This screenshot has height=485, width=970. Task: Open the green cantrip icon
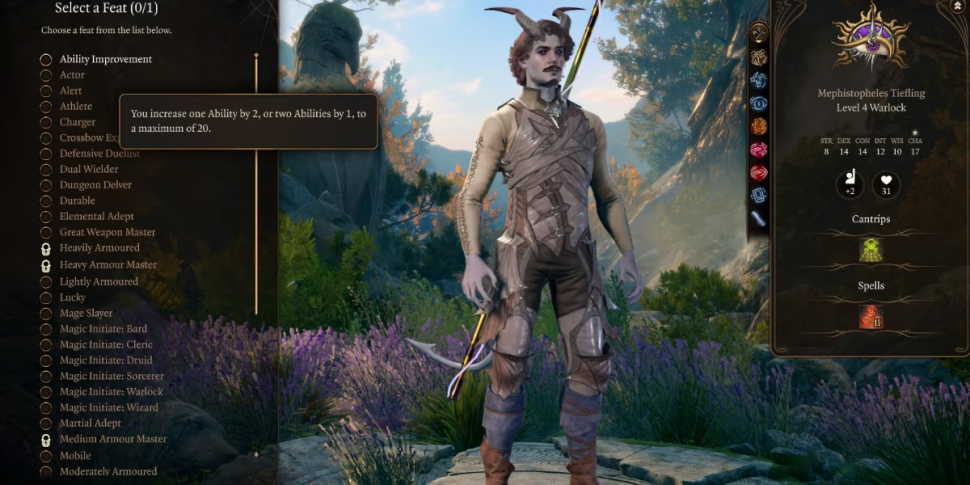871,250
